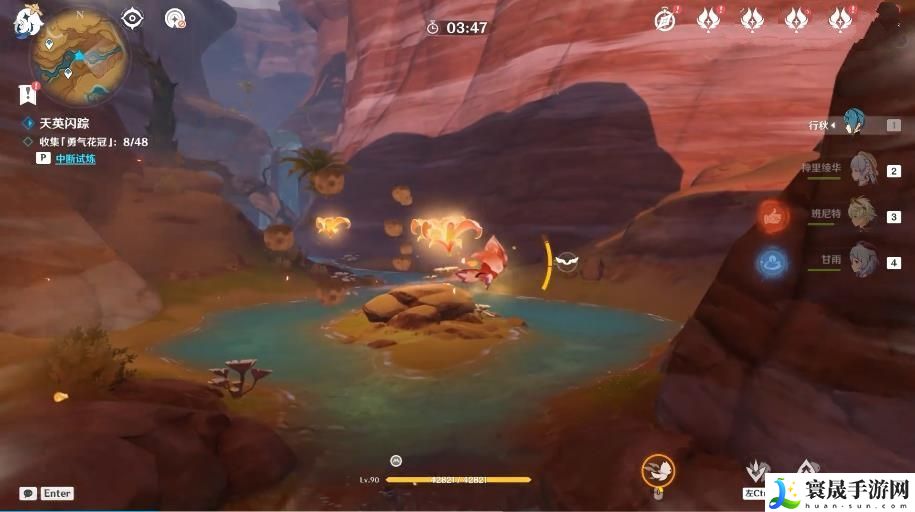Screen dimensions: 915x512
Task: Toggle the eye-shaped elemental sight icon
Action: tap(132, 18)
